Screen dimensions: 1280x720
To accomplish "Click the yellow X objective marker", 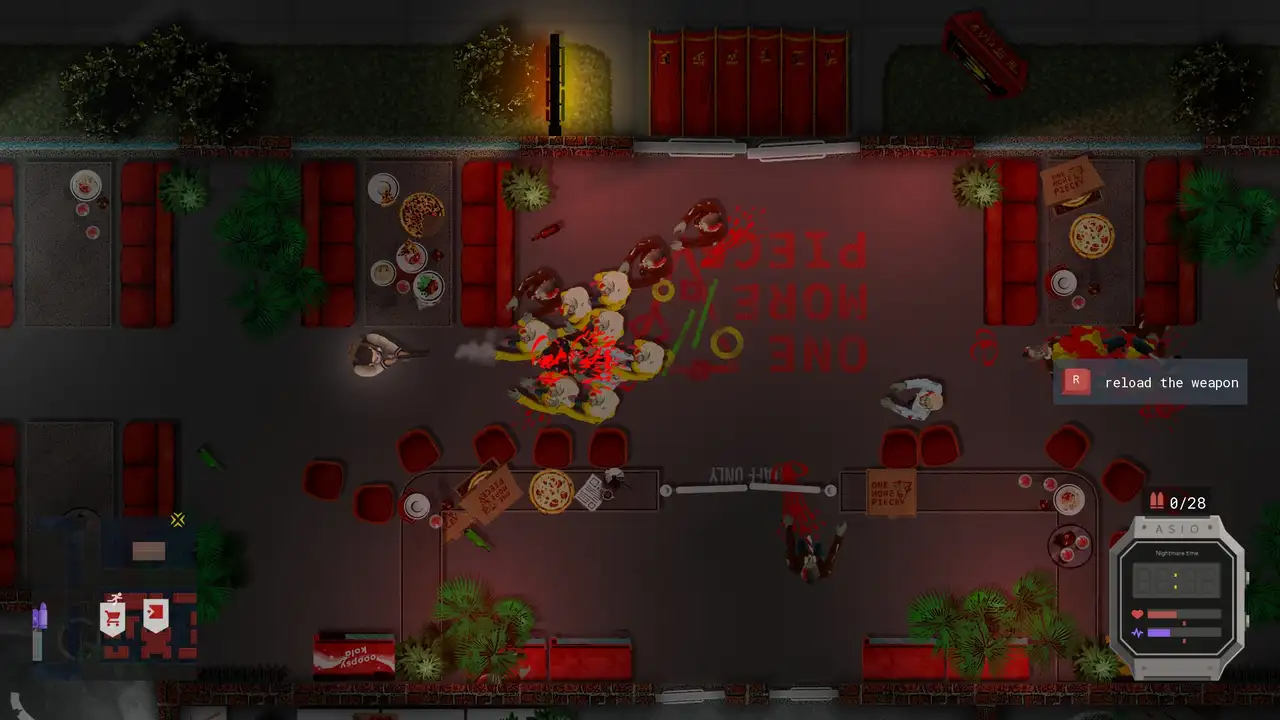I will 178,519.
